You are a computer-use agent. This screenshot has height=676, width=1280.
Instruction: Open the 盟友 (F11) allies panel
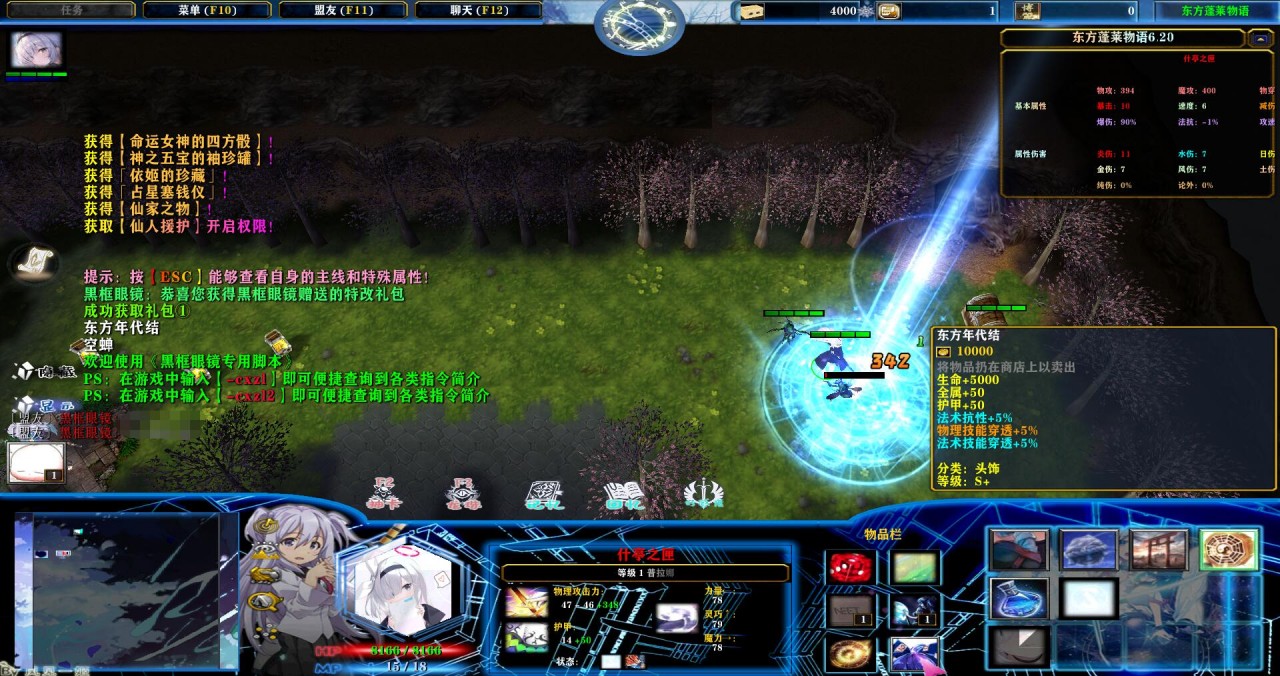(343, 10)
